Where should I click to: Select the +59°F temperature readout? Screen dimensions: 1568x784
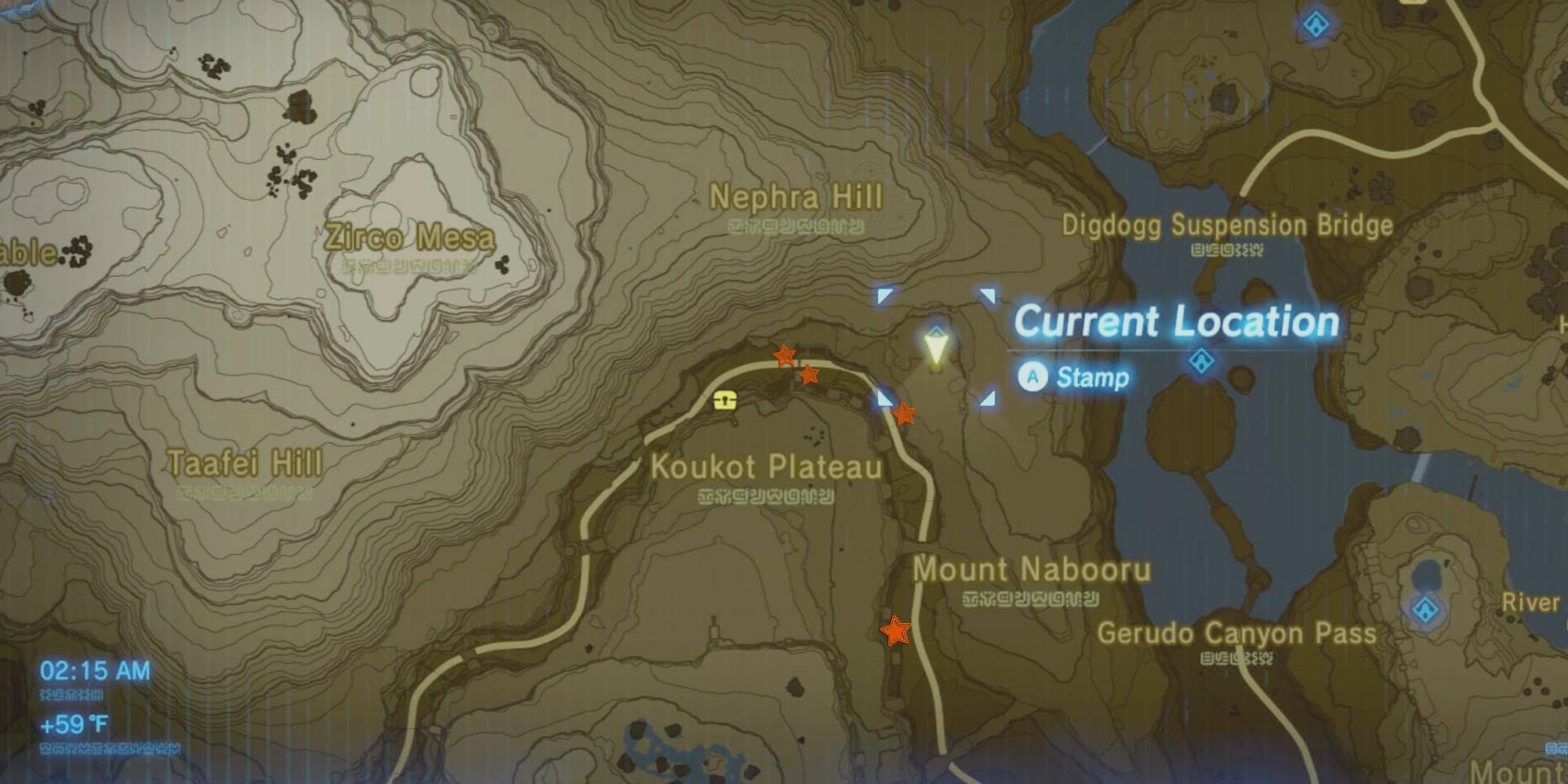pyautogui.click(x=72, y=723)
